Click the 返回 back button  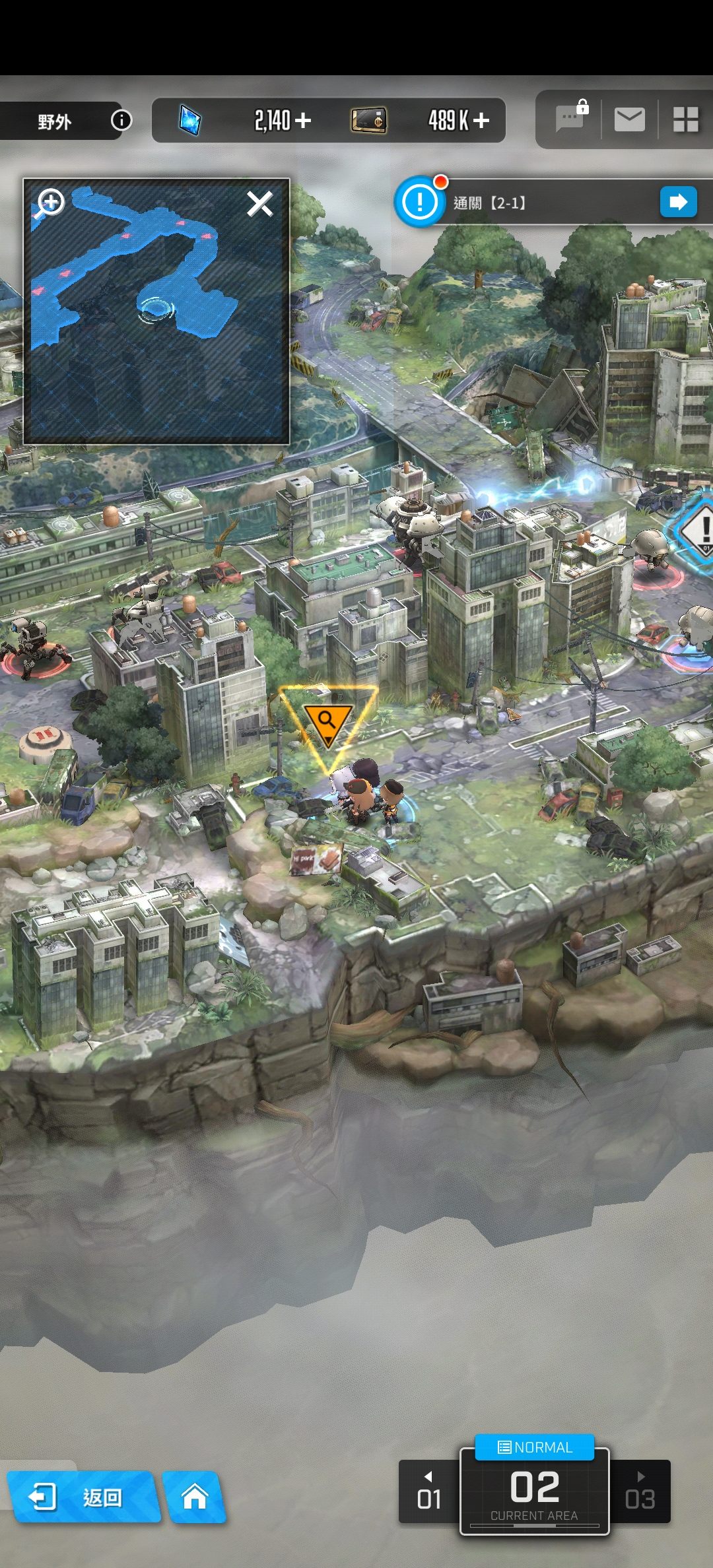point(83,1497)
